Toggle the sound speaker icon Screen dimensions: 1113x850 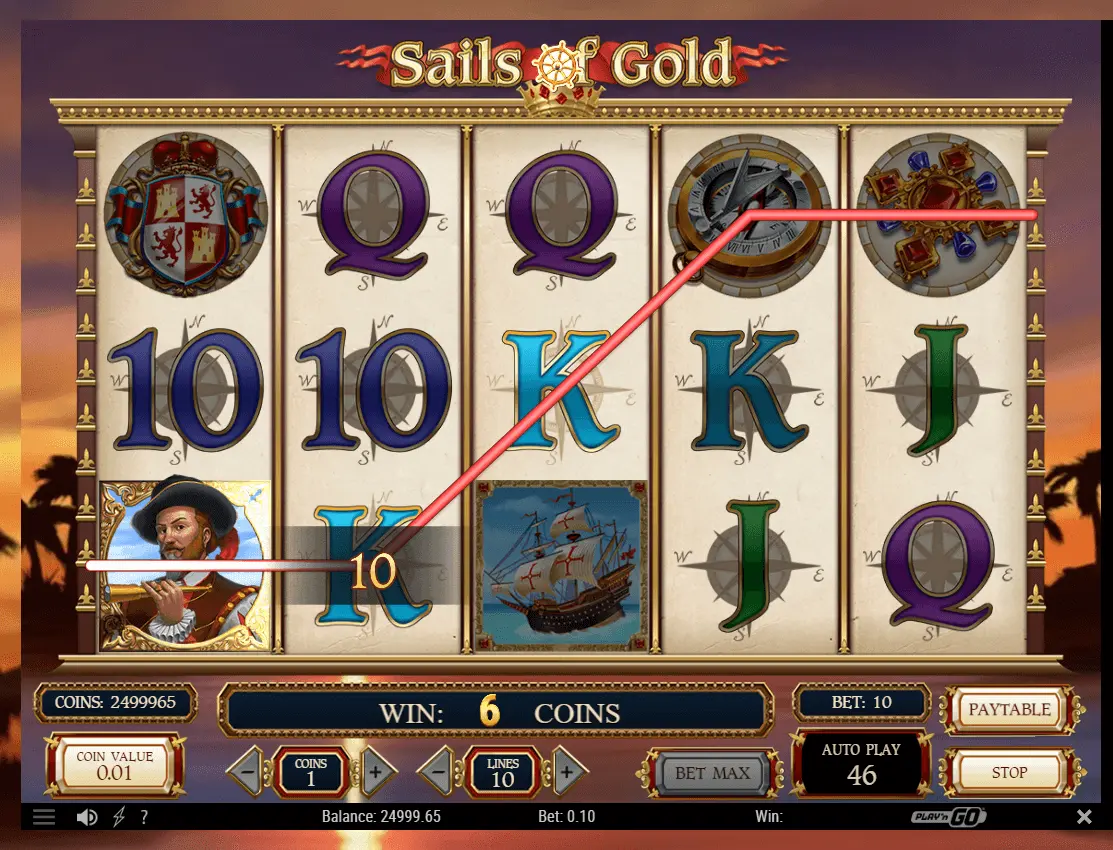point(87,817)
